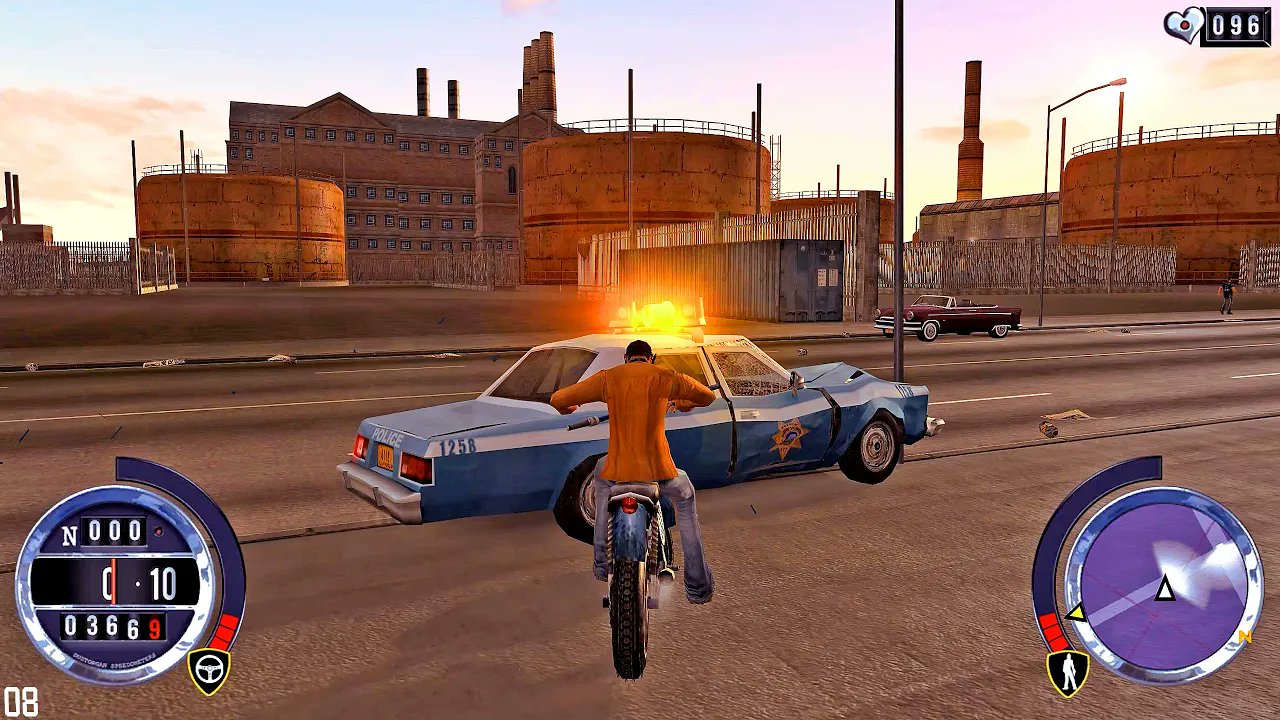Click the heart icon beside 096
Viewport: 1280px width, 720px height.
click(x=1182, y=24)
